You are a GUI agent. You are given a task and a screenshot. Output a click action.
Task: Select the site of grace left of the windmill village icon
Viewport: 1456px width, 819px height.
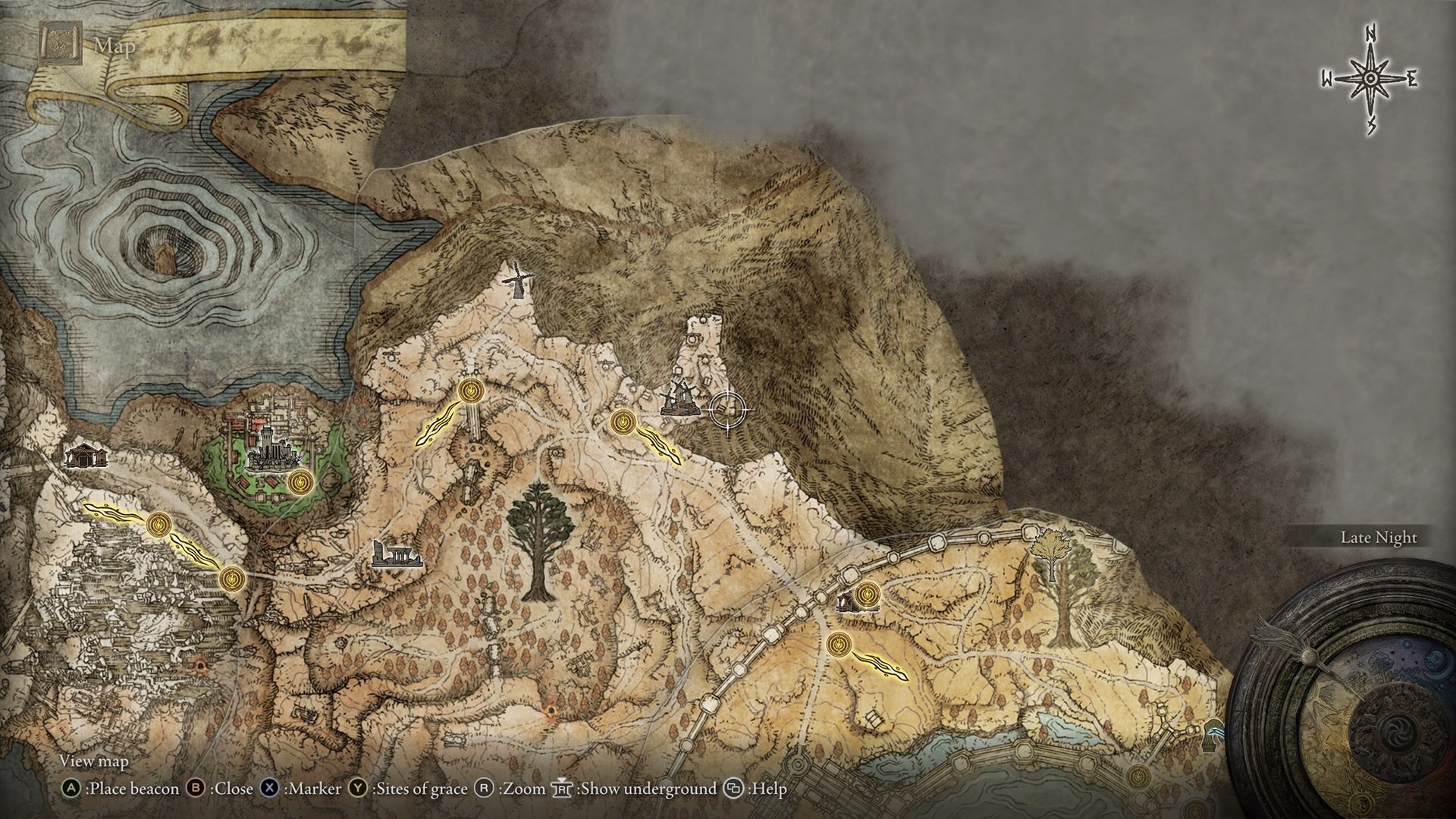623,420
